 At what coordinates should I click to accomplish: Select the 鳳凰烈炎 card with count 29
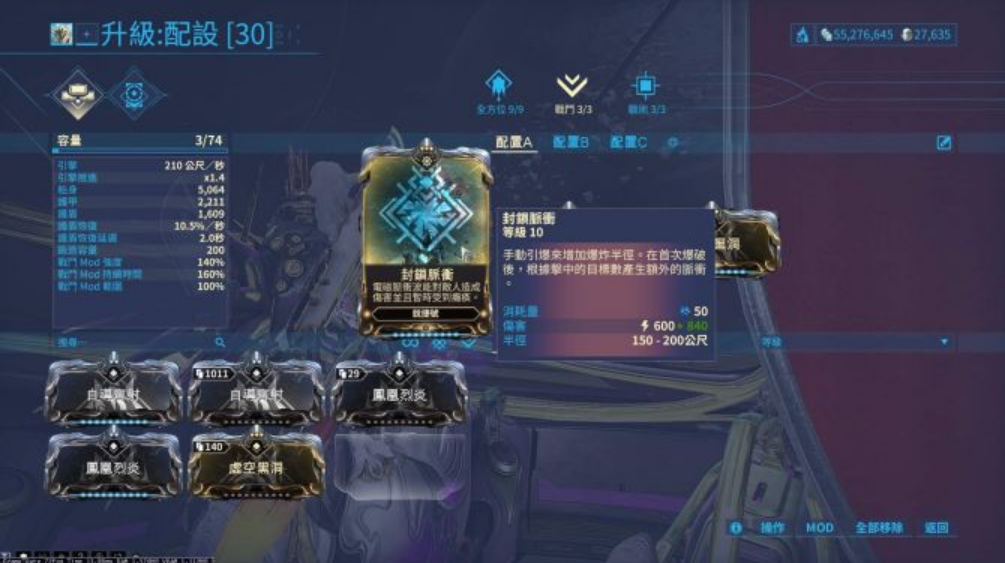coord(399,393)
